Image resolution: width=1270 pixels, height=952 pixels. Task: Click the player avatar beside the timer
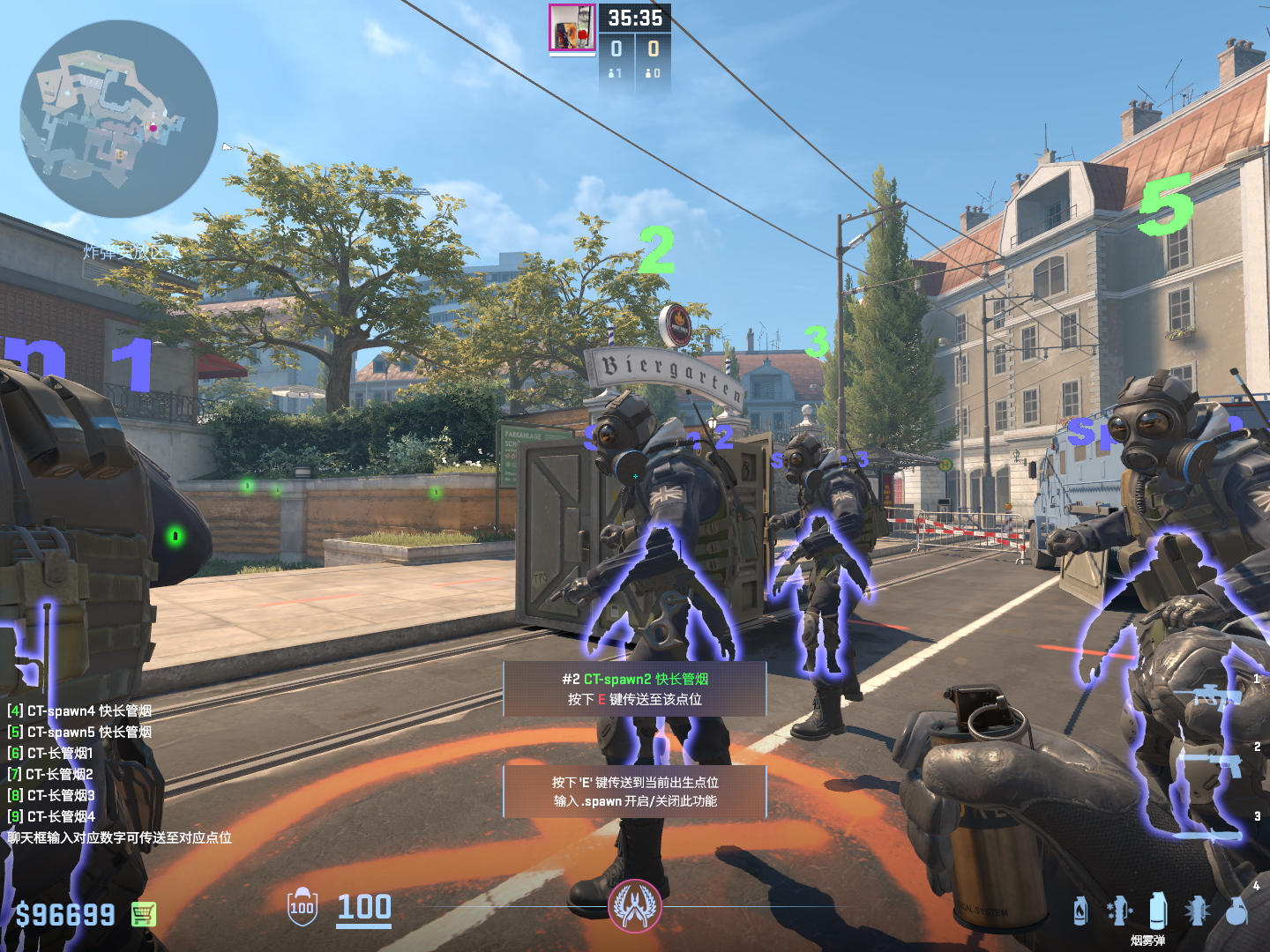572,28
